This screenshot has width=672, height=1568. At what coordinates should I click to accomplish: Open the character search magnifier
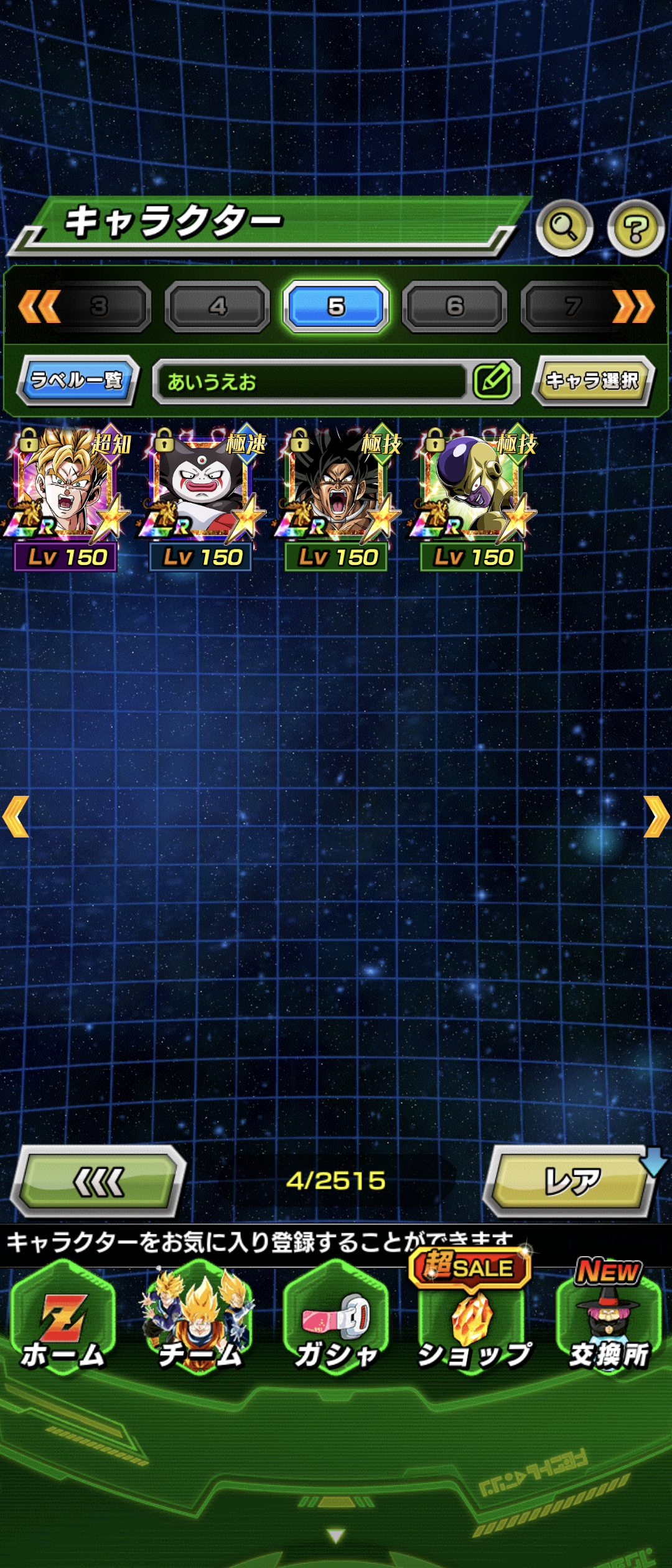564,228
